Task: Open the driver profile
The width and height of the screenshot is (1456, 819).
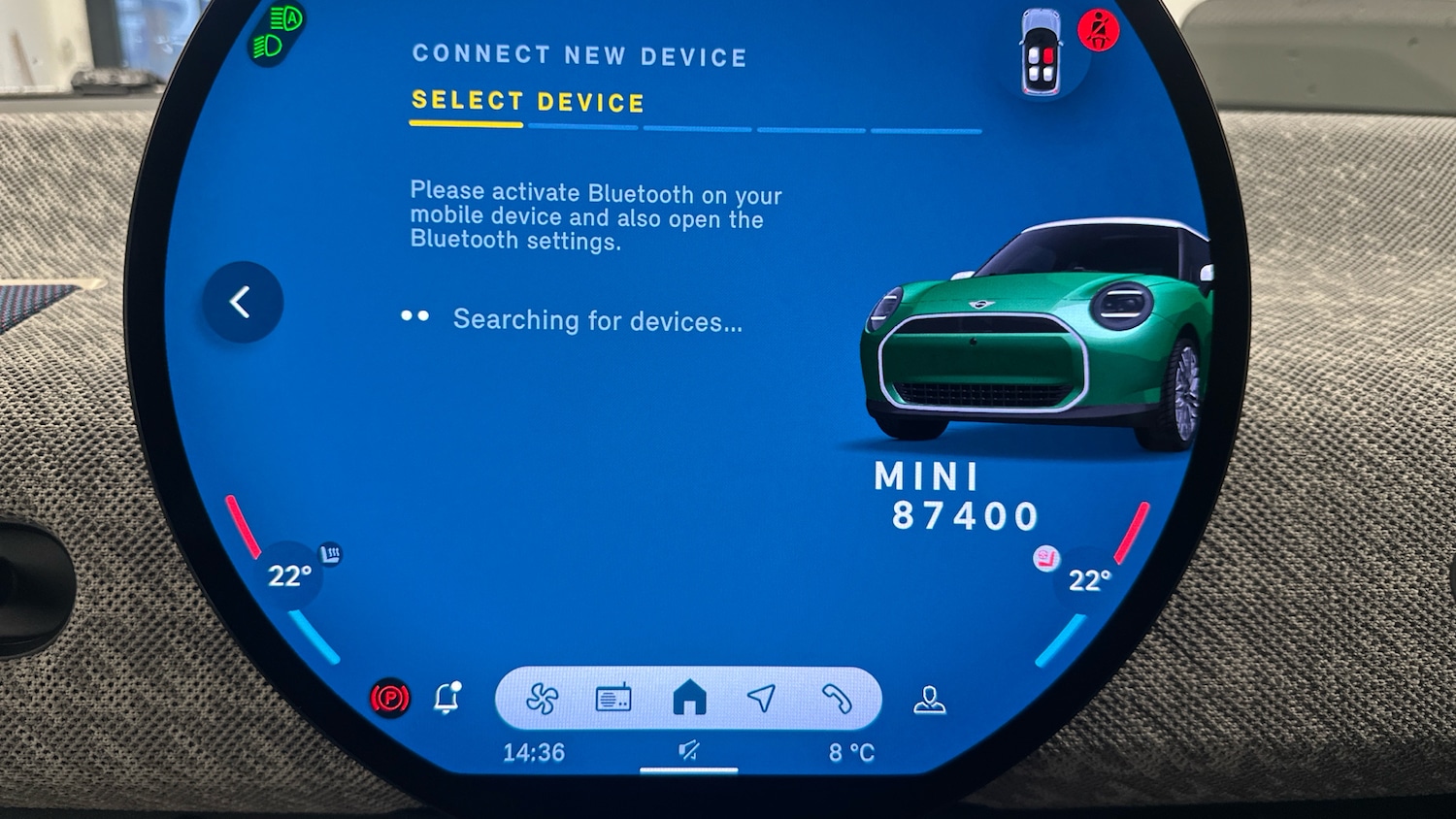Action: (x=930, y=695)
